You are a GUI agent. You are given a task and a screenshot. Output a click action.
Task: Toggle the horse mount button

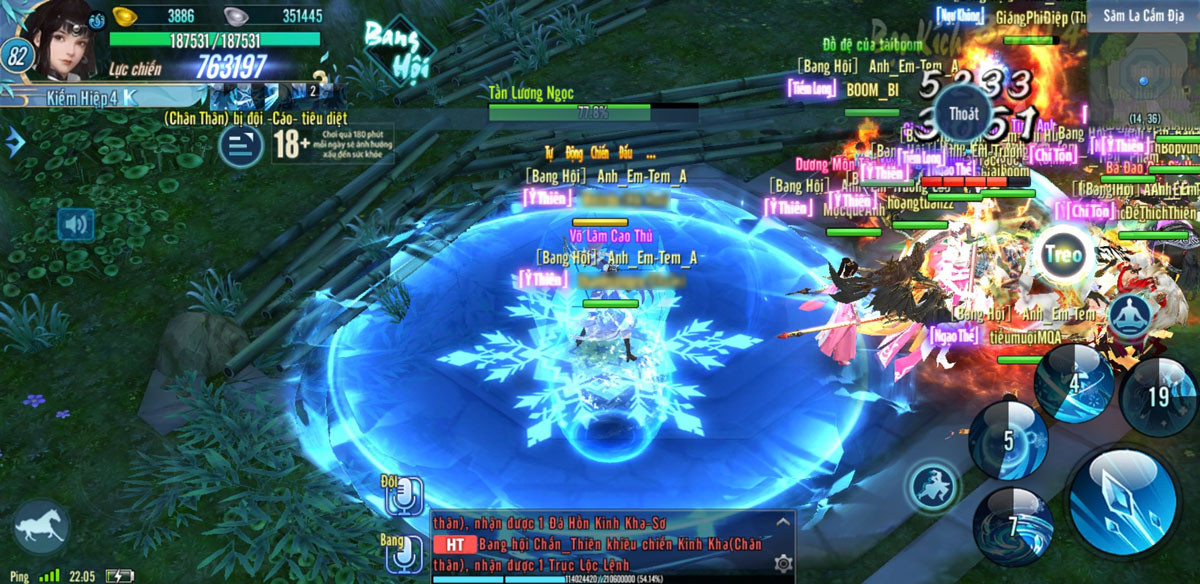(41, 527)
